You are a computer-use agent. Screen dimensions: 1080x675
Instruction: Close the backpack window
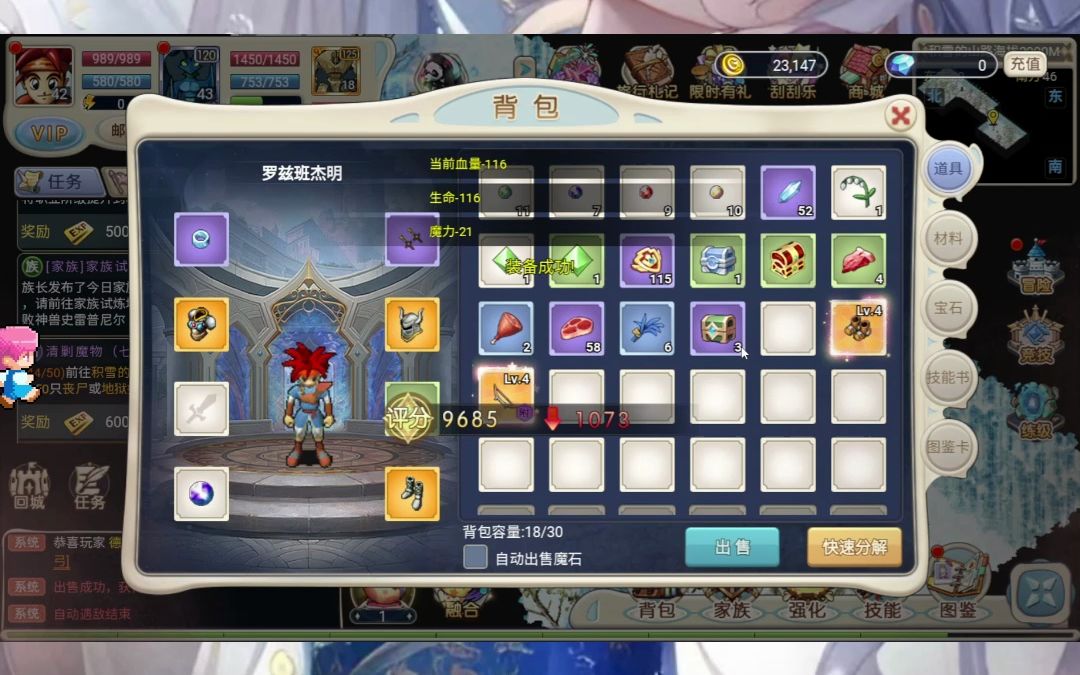900,116
